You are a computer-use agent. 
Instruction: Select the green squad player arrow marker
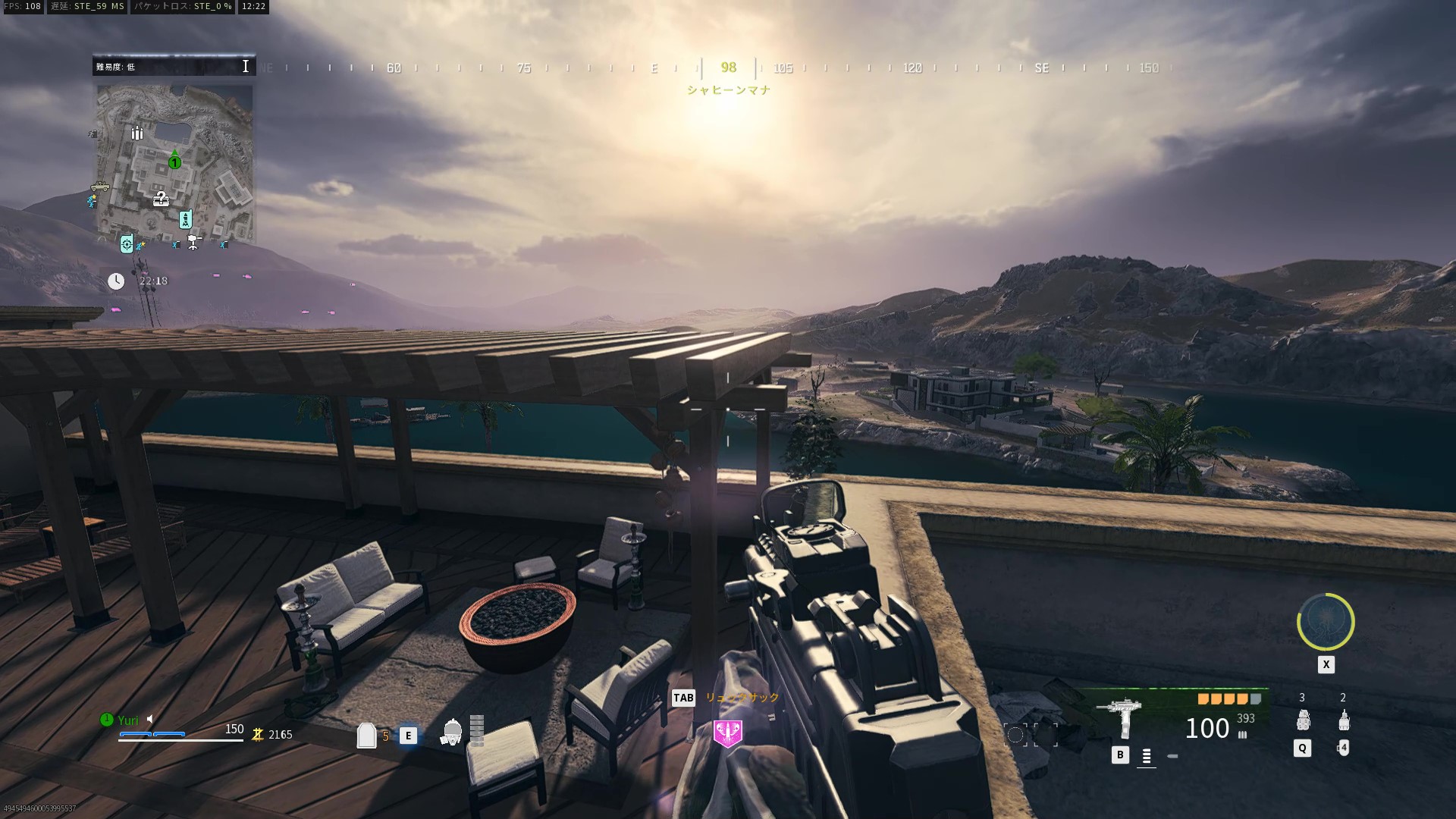(174, 159)
